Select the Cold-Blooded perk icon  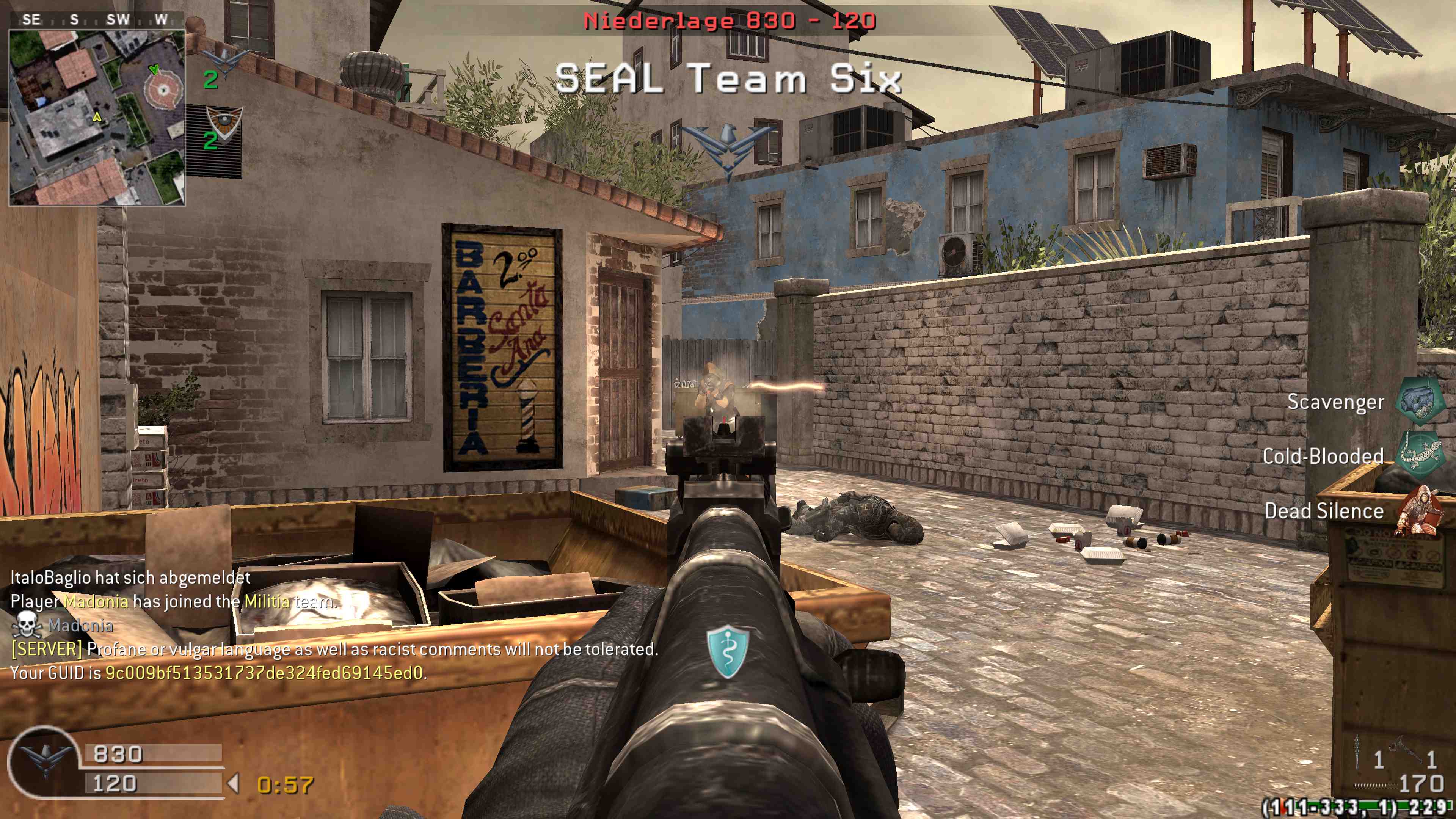1419,455
